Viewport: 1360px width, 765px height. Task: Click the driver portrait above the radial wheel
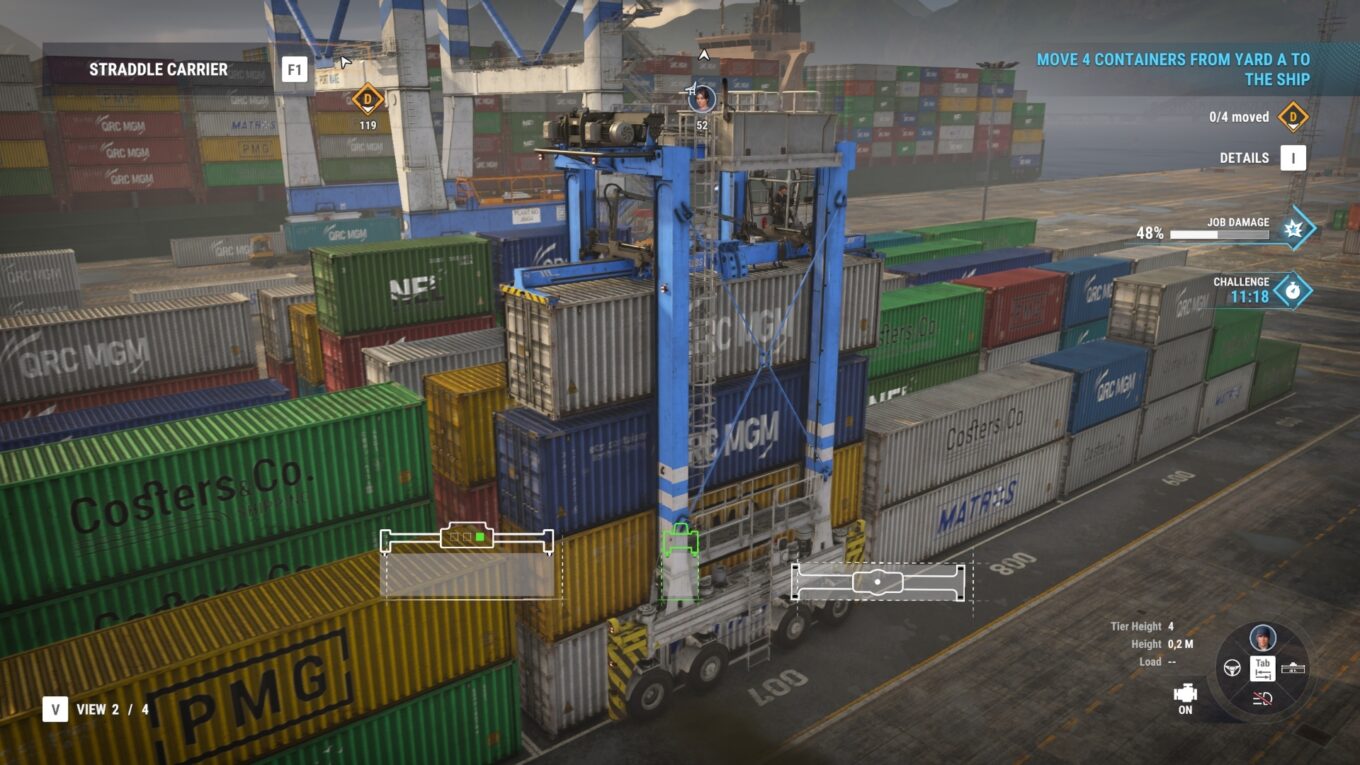pyautogui.click(x=1262, y=636)
